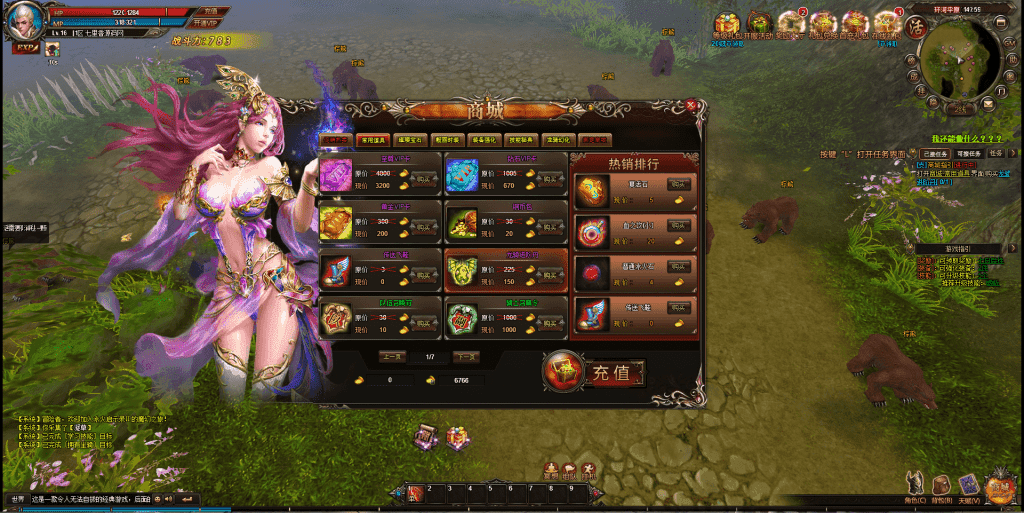Go to the next shop page (下一页)
The image size is (1024, 513).
(x=466, y=357)
